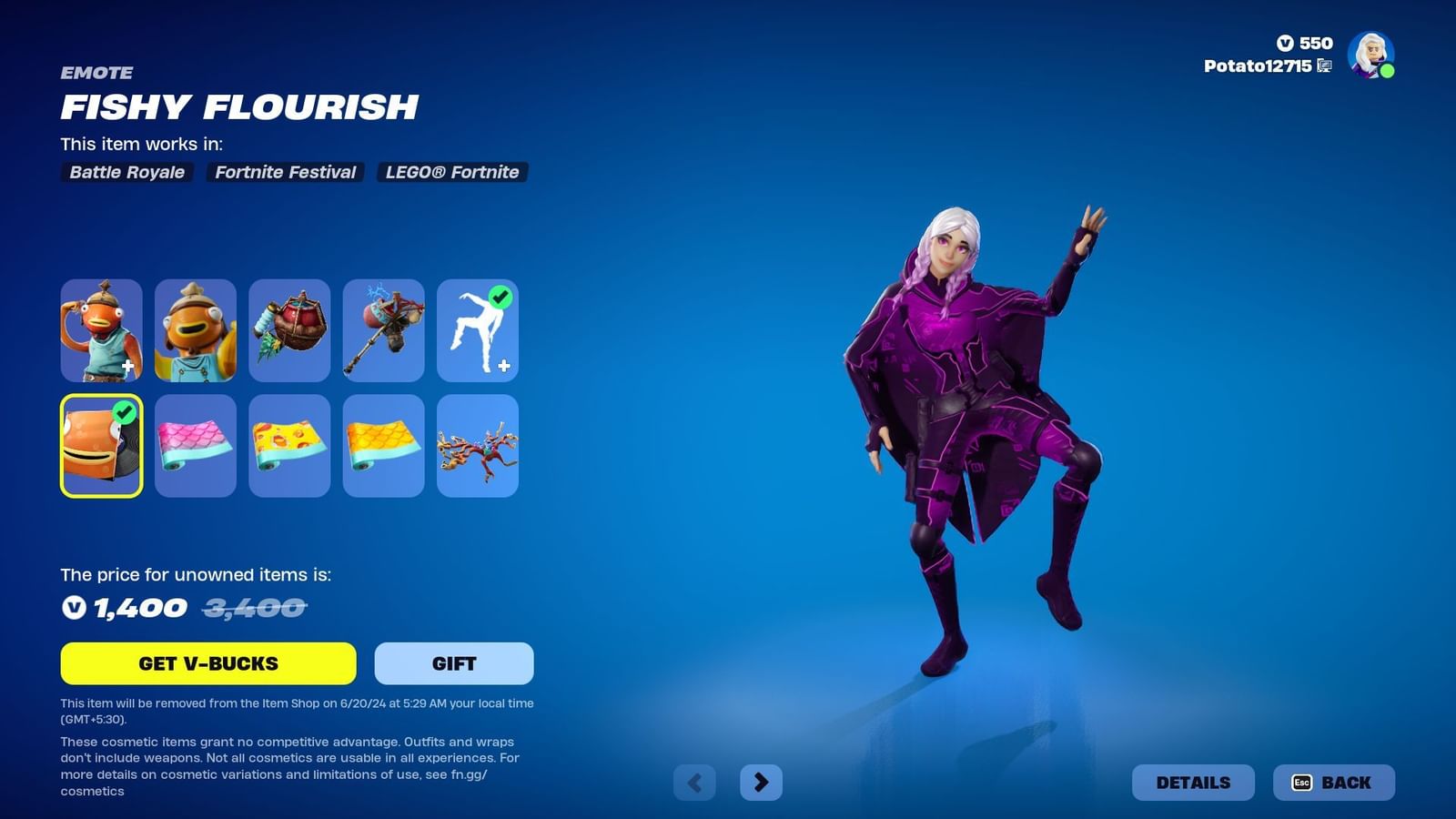
Task: Enable the pizza-pattern wrap selection
Action: coord(289,446)
